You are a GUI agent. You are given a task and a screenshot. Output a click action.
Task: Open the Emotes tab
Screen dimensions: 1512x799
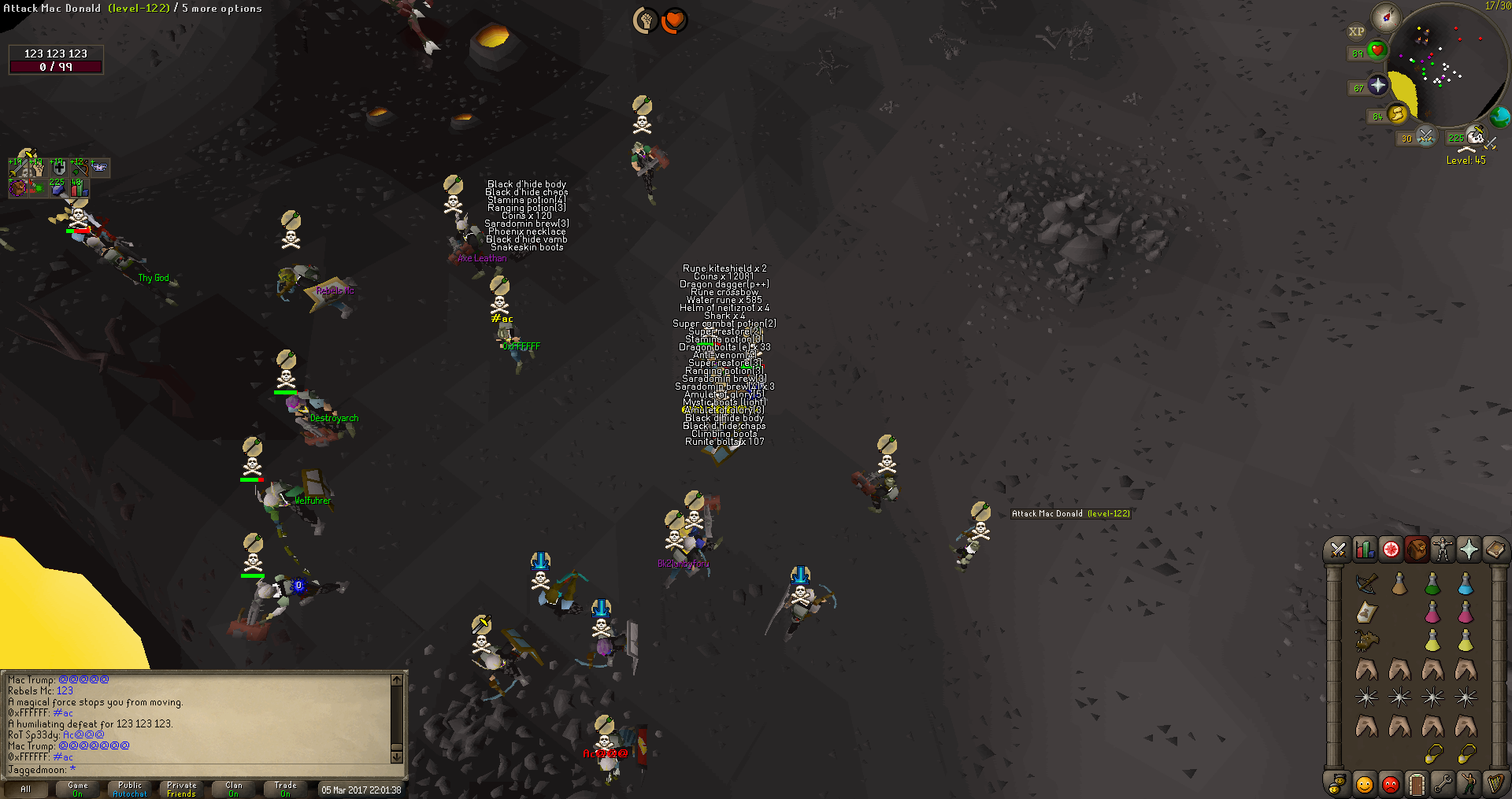[x=1469, y=784]
